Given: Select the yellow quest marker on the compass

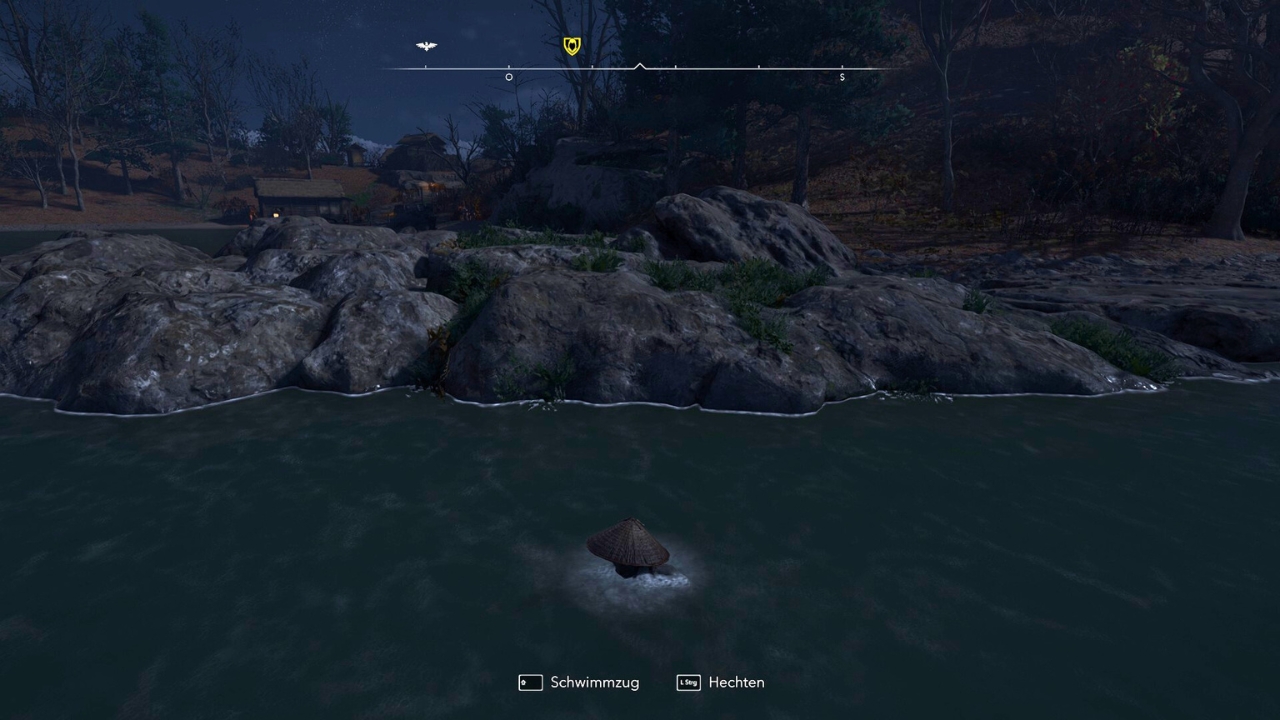Looking at the screenshot, I should pos(571,46).
